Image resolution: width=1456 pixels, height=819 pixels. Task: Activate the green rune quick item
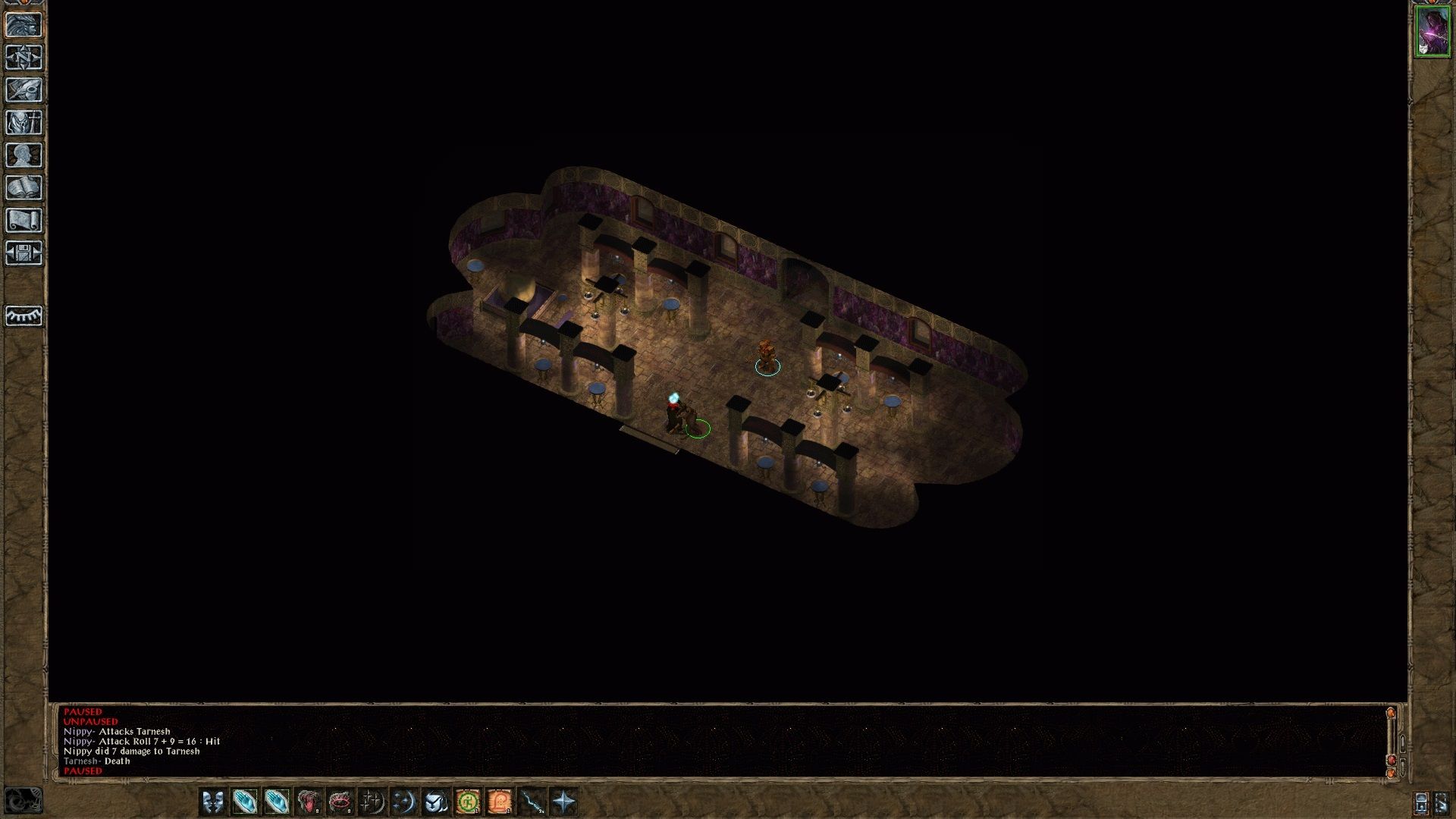point(468,802)
